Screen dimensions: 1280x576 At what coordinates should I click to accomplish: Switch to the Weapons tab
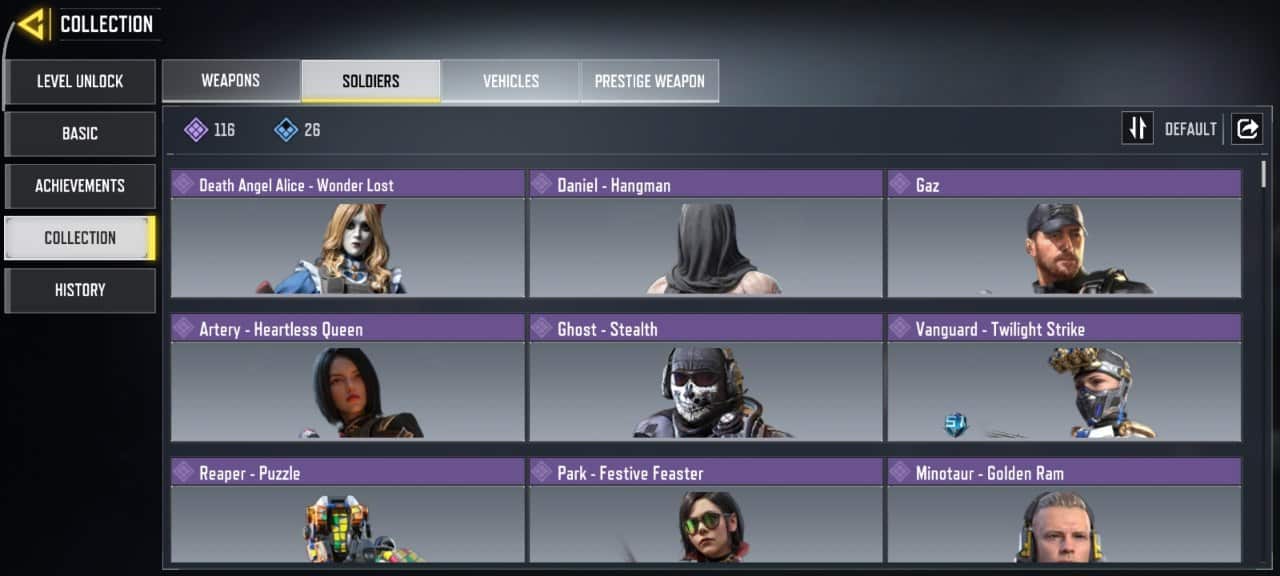pos(231,81)
